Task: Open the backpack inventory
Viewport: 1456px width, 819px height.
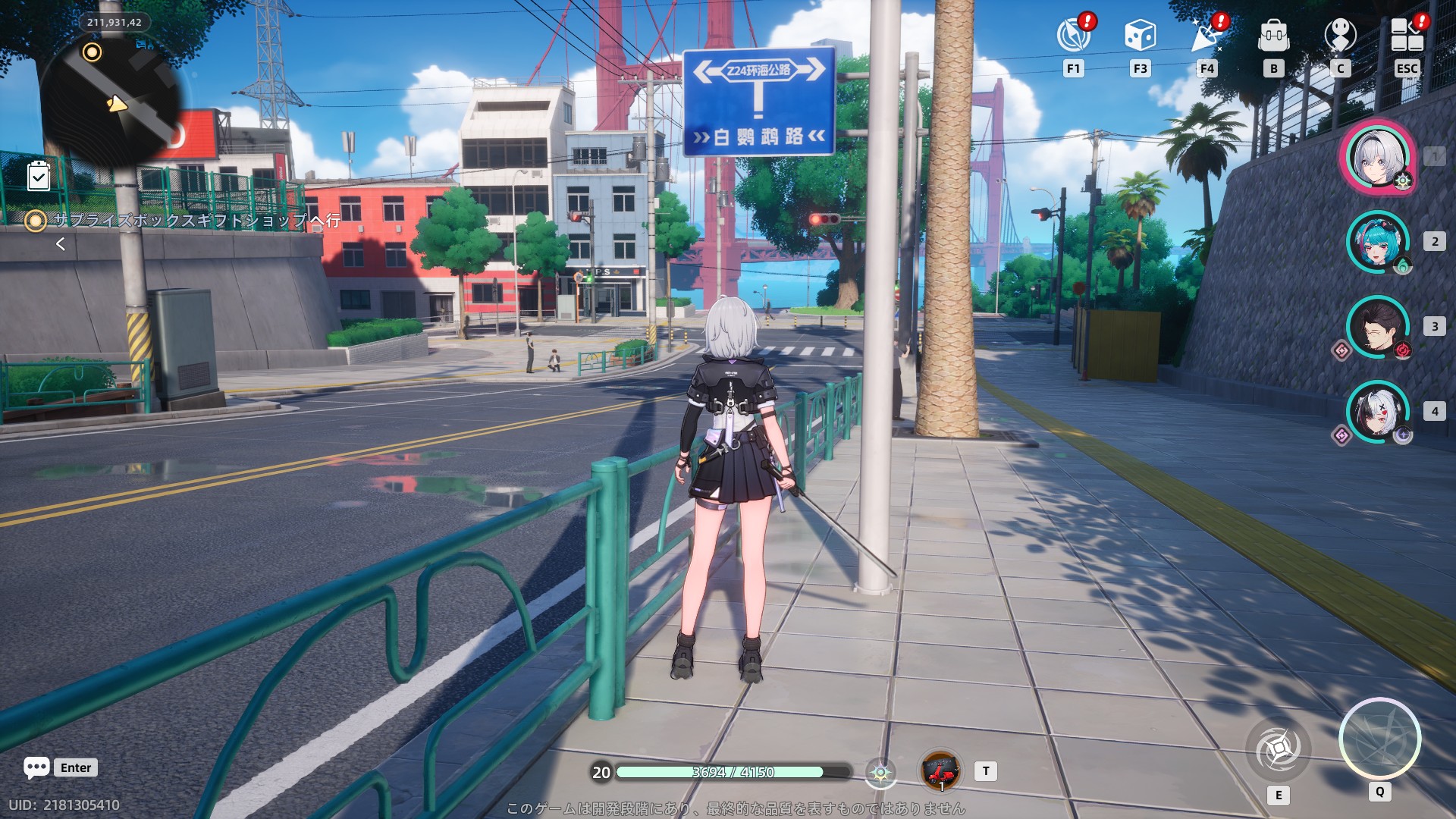Action: [1273, 36]
